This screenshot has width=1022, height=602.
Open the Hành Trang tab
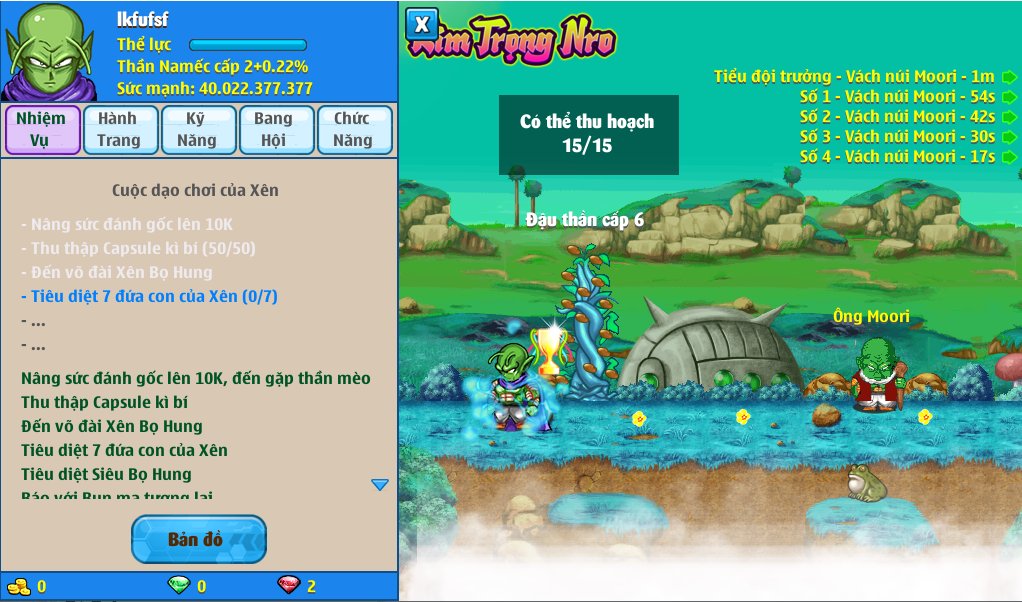(119, 130)
